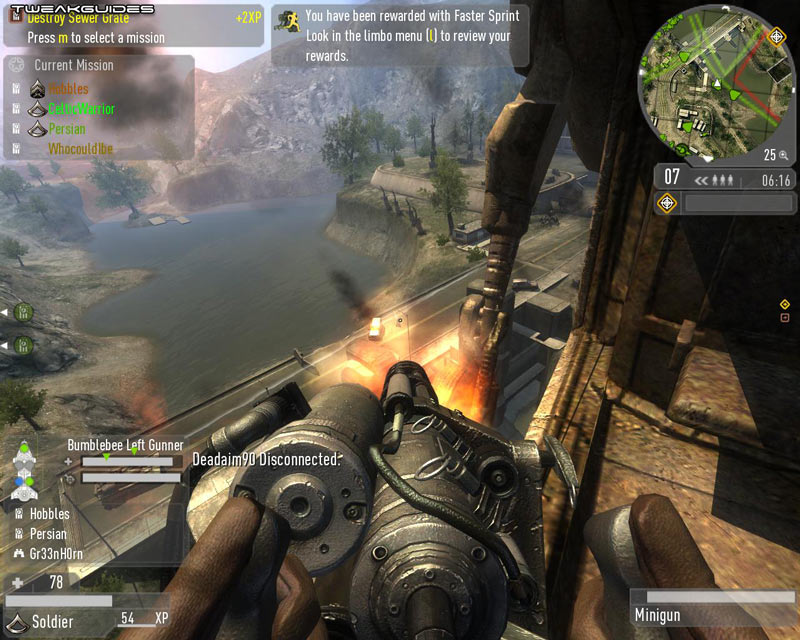Choose Hobbles in the vehicle passenger list
This screenshot has height=640, width=800.
click(x=49, y=514)
